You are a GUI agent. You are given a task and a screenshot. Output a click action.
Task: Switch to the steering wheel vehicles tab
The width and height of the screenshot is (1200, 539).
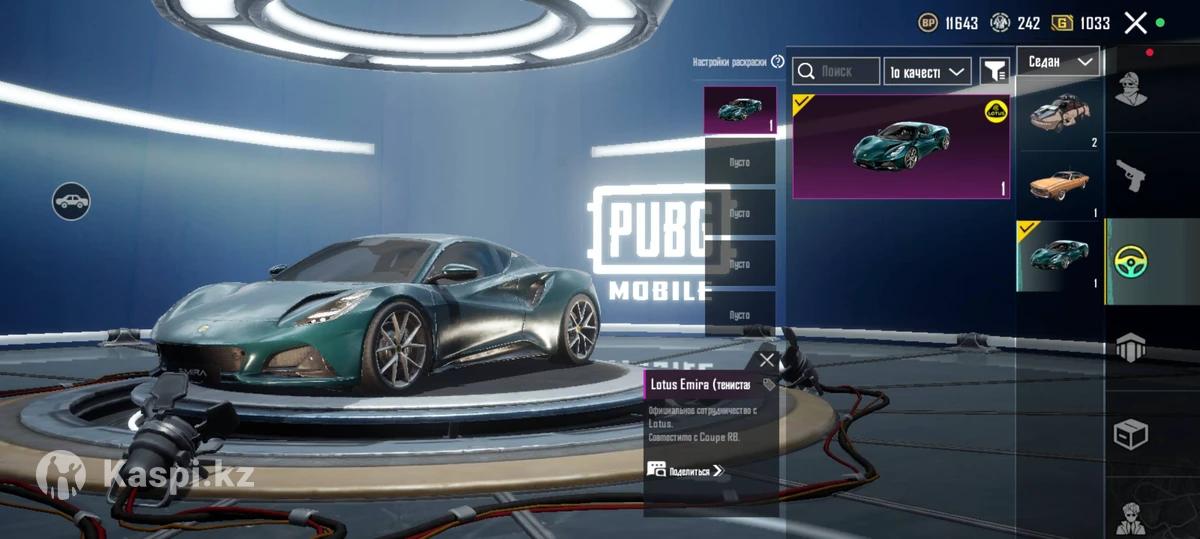coord(1132,261)
